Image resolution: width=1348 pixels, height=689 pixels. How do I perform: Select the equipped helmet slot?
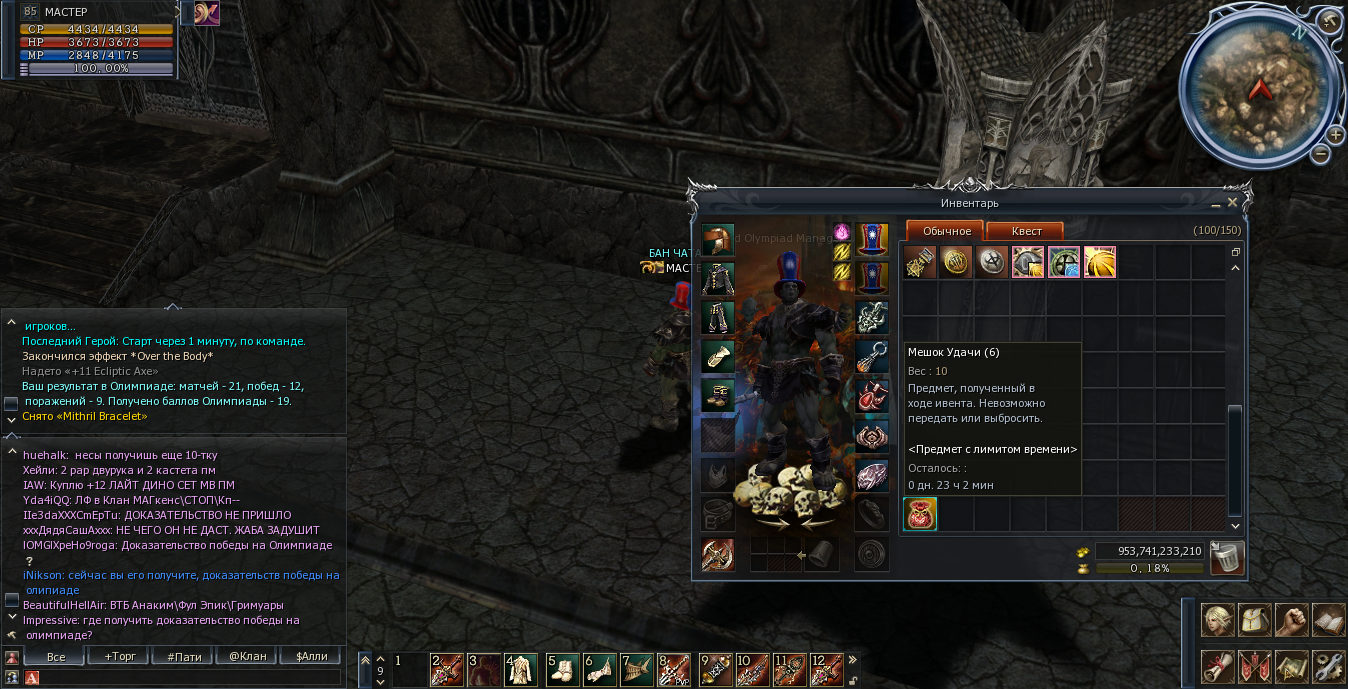[717, 240]
